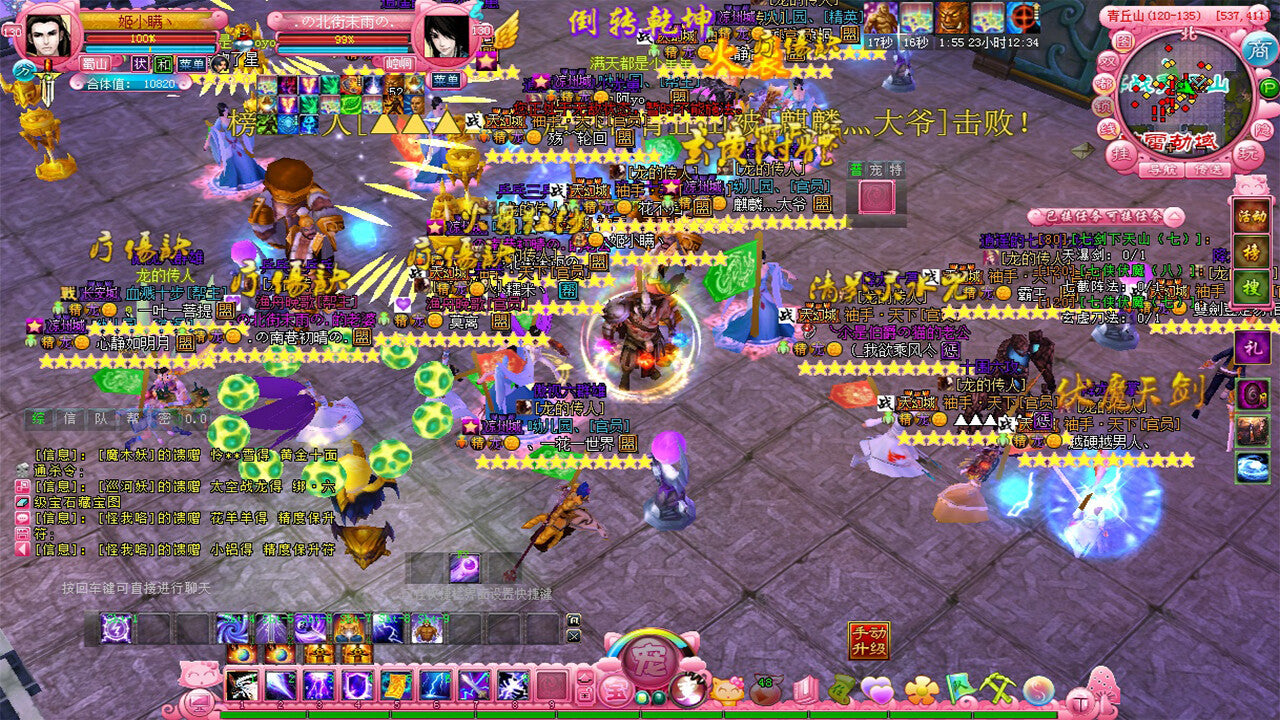The height and width of the screenshot is (720, 1280).
Task: Click the 手动升级 manual level-up button
Action: click(x=869, y=640)
